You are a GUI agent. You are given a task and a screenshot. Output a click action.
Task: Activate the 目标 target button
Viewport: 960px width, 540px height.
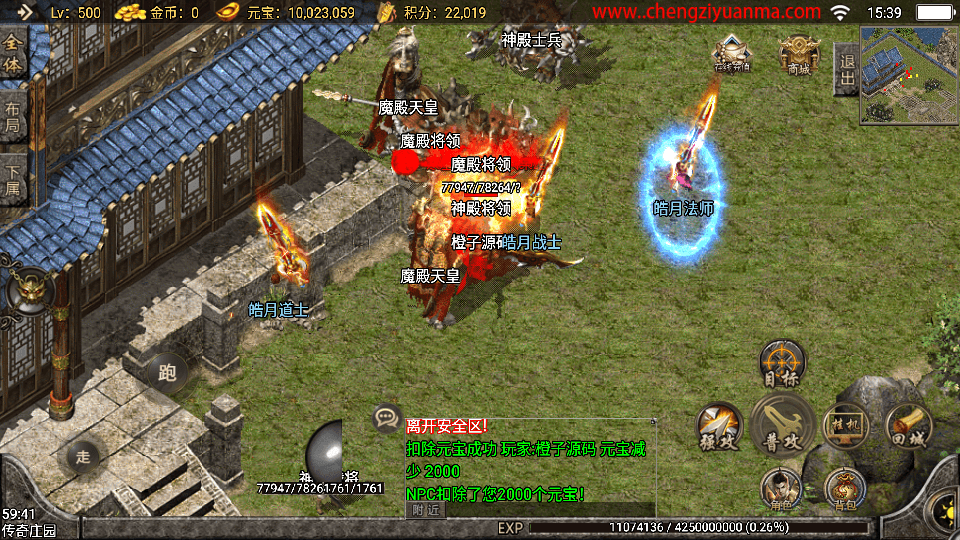[x=782, y=363]
